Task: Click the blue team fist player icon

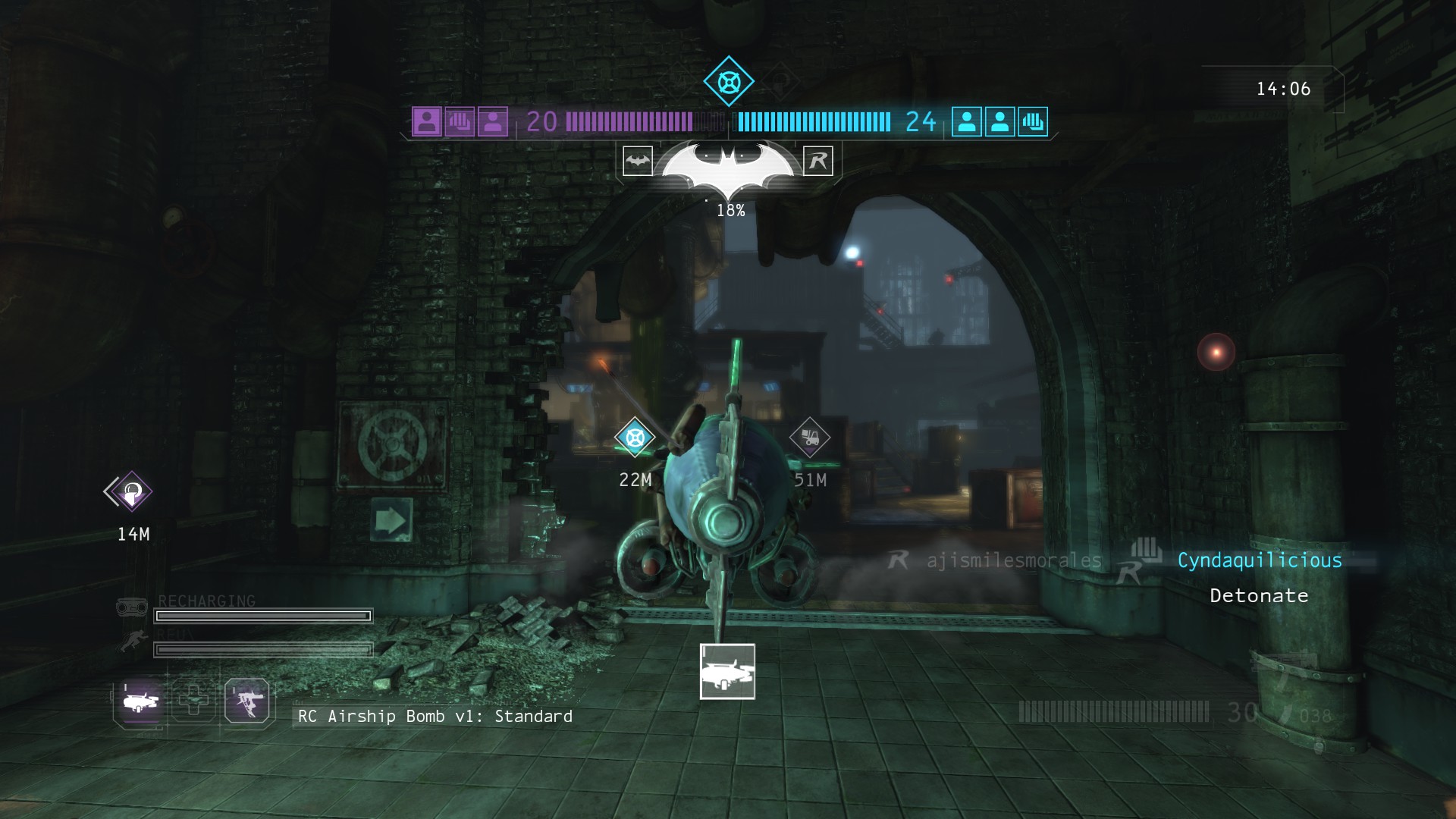Action: click(1033, 121)
